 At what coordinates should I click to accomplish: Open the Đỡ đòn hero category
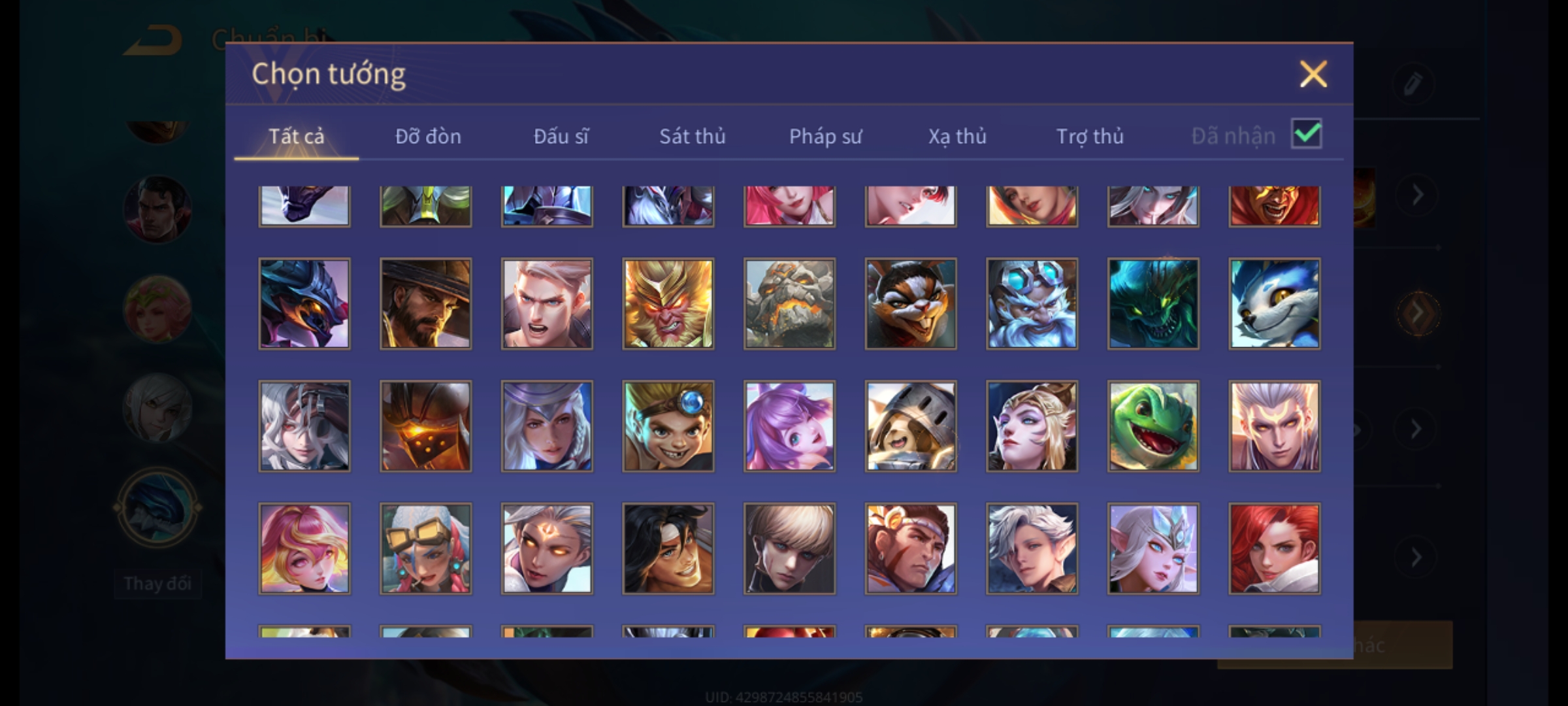pyautogui.click(x=428, y=136)
